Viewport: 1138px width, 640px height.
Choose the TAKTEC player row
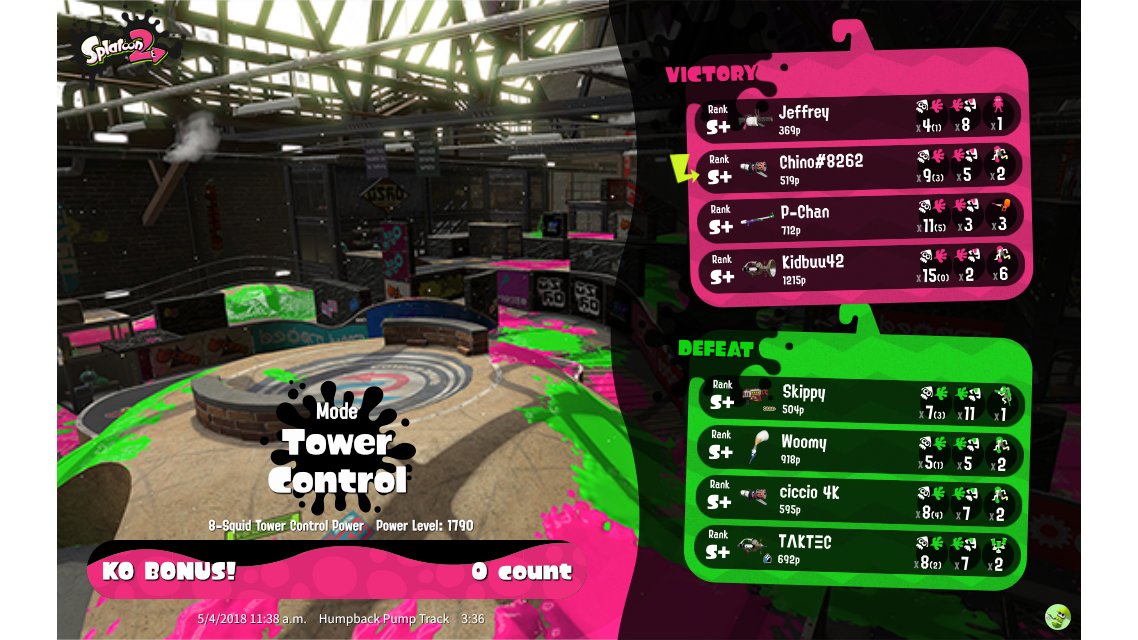point(860,548)
